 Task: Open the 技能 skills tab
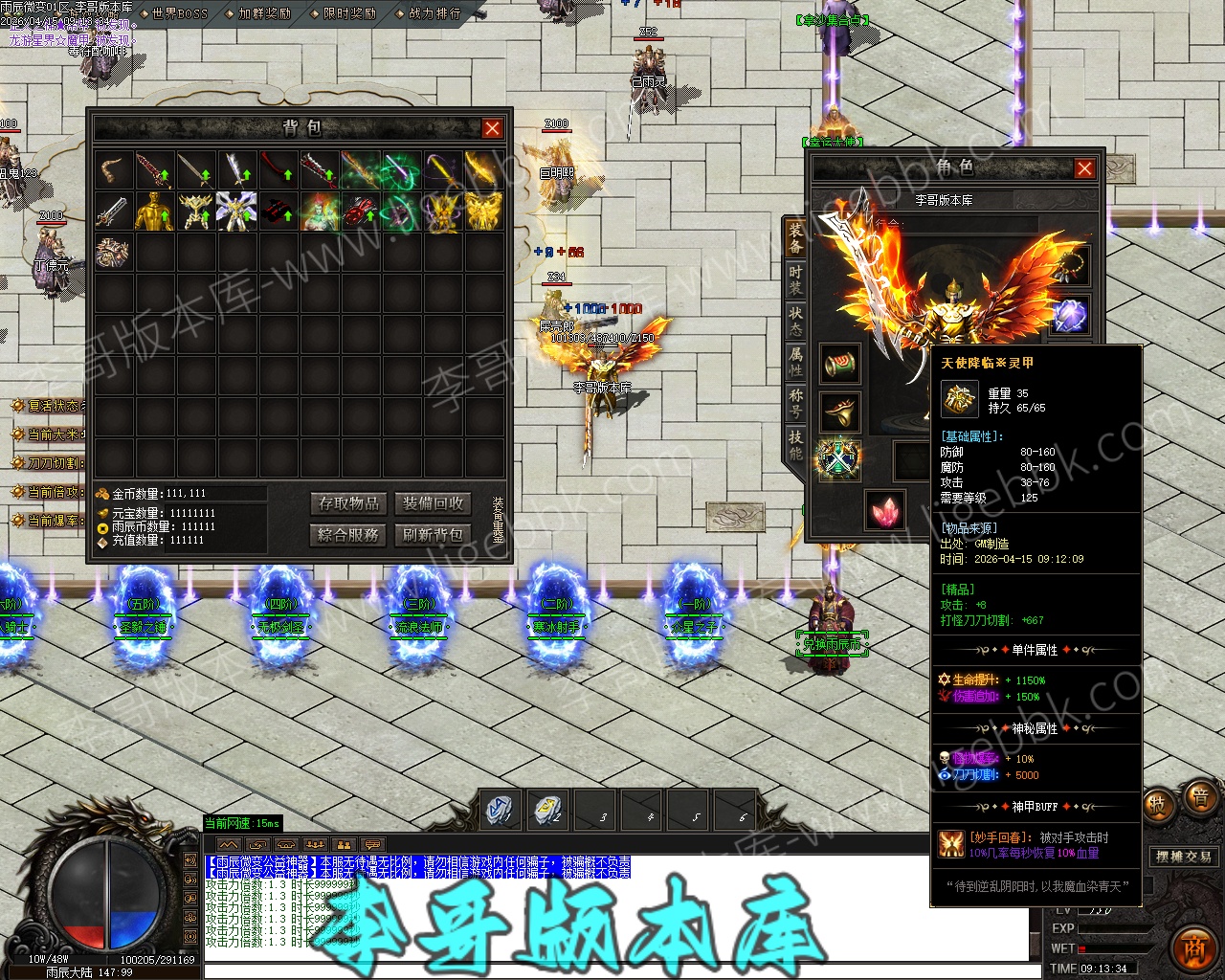coord(795,444)
